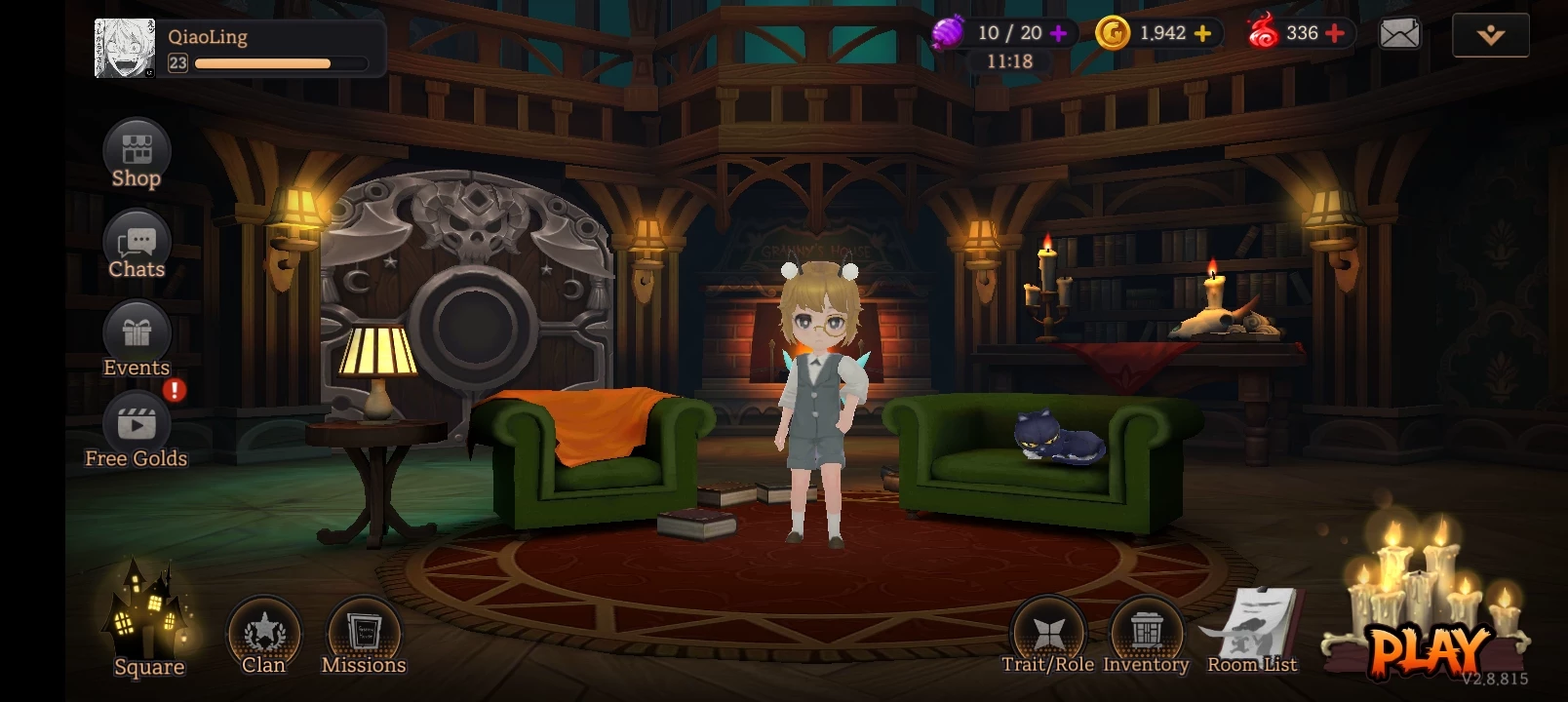Viewport: 1568px width, 702px height.
Task: Add red gems with the red plus
Action: tap(1335, 33)
